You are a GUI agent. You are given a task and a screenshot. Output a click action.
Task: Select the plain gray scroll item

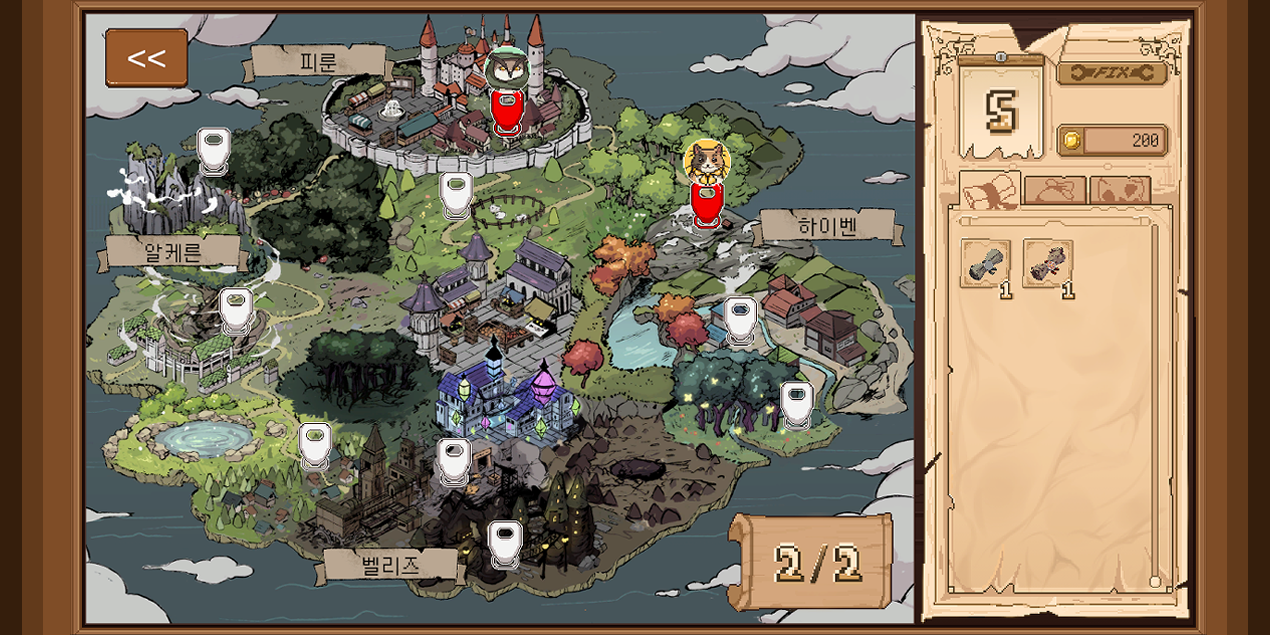(x=985, y=263)
